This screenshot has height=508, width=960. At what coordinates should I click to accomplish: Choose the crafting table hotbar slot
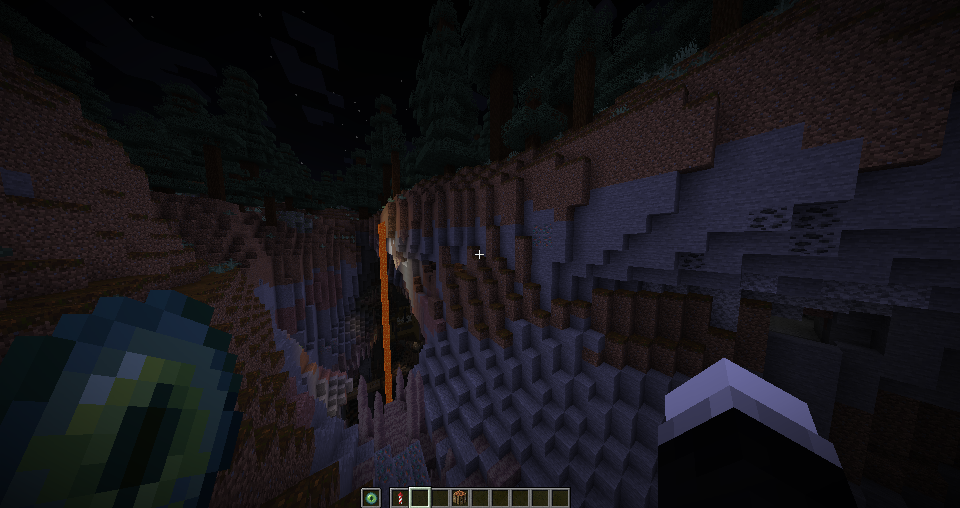point(460,497)
